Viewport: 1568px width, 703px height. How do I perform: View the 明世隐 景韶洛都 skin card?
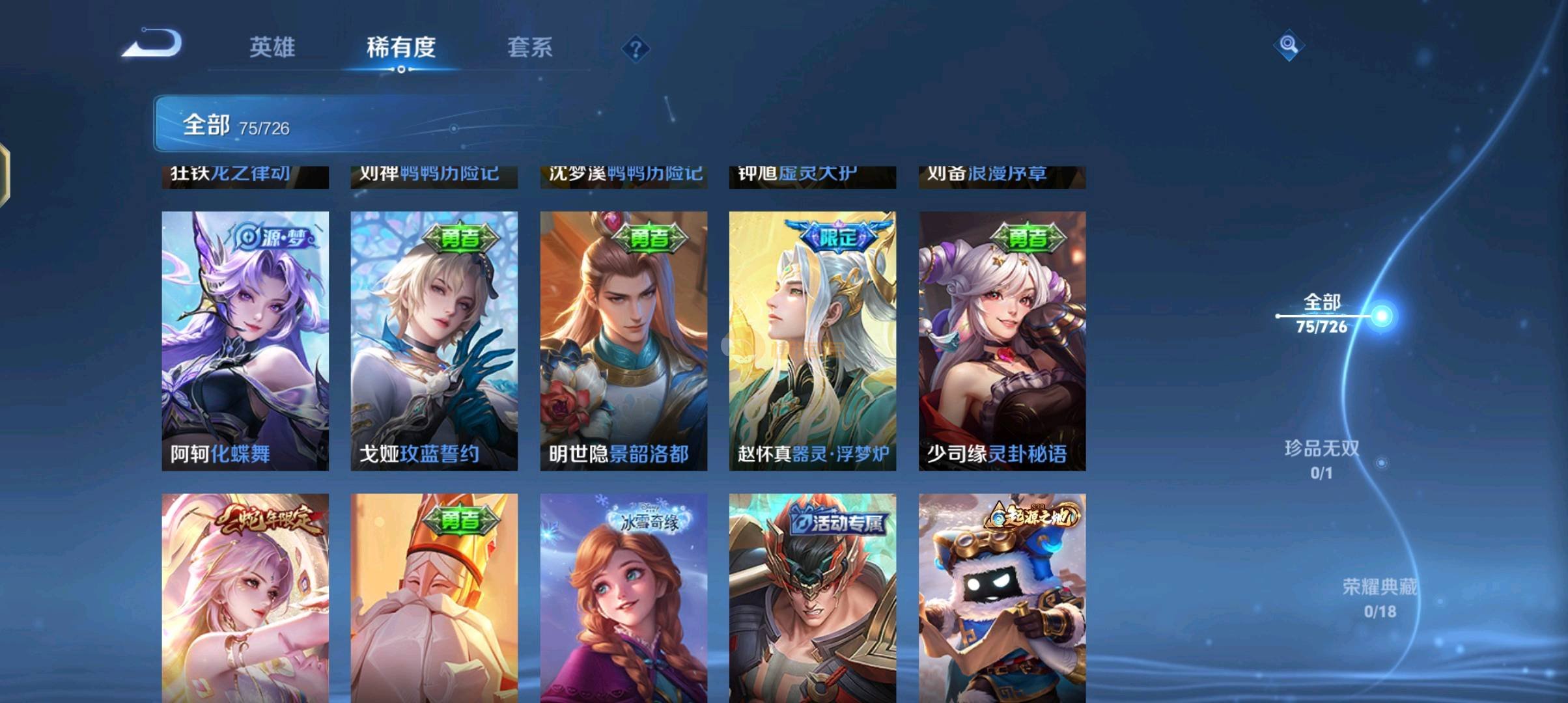pos(623,340)
